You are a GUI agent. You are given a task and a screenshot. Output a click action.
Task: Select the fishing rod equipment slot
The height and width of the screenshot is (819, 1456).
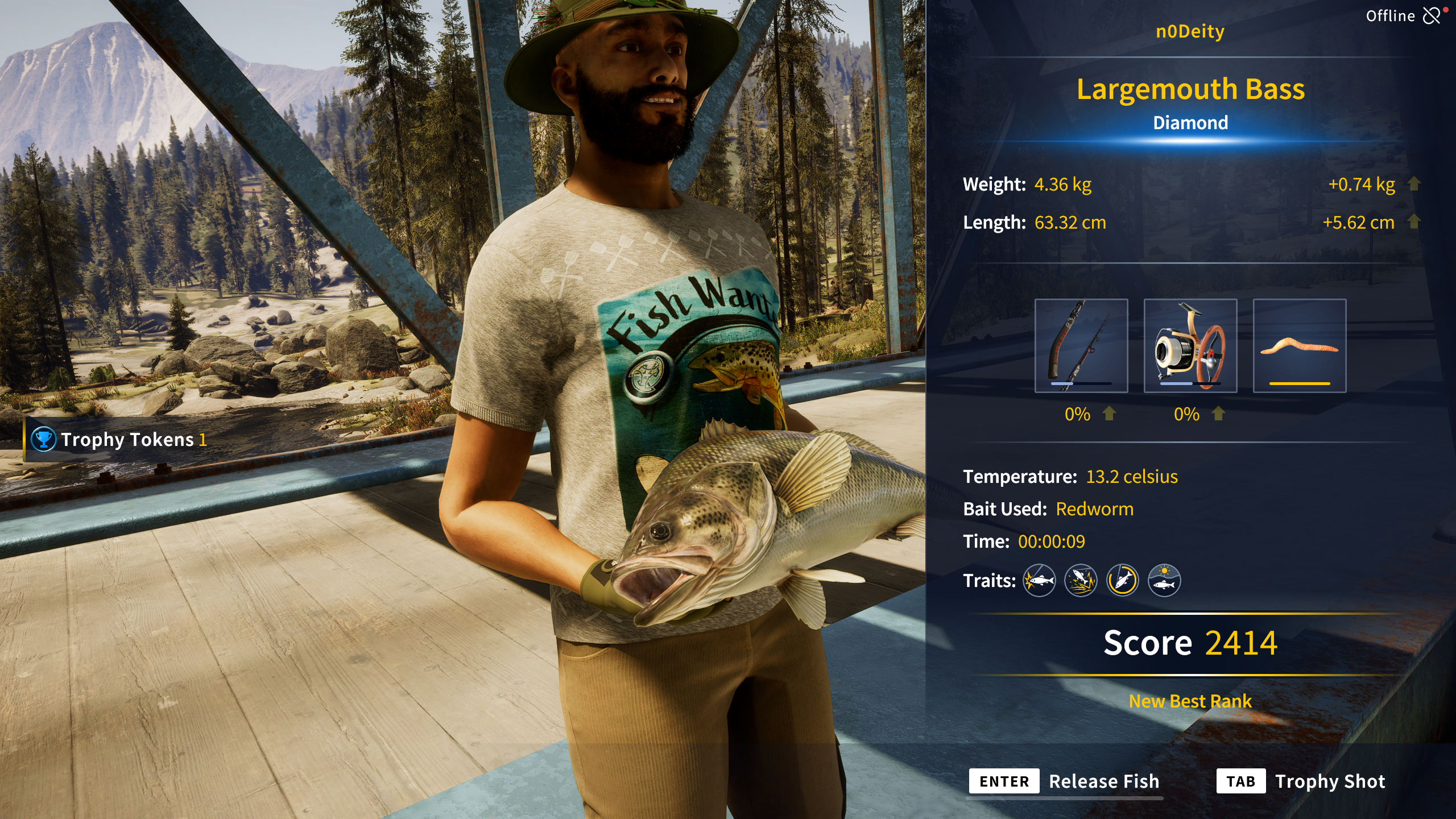click(x=1081, y=345)
